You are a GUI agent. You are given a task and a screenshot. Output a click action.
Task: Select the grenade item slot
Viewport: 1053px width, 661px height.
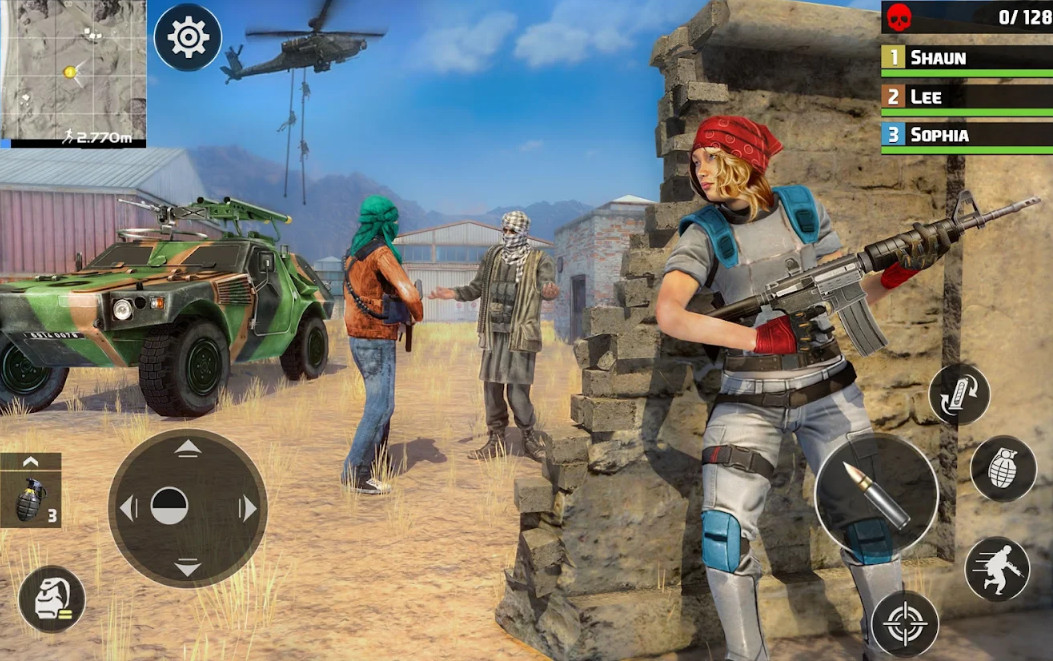30,499
